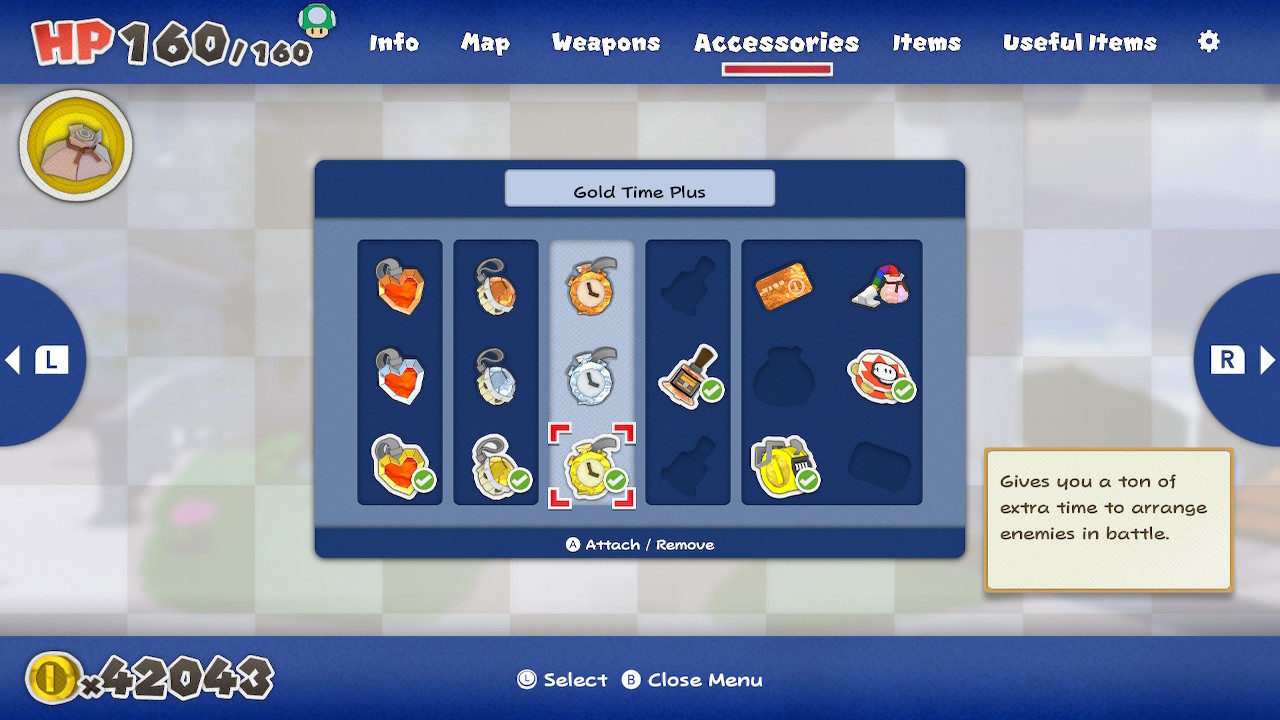Switch to the Useful Items tab
Image resolution: width=1280 pixels, height=720 pixels.
coord(1081,42)
